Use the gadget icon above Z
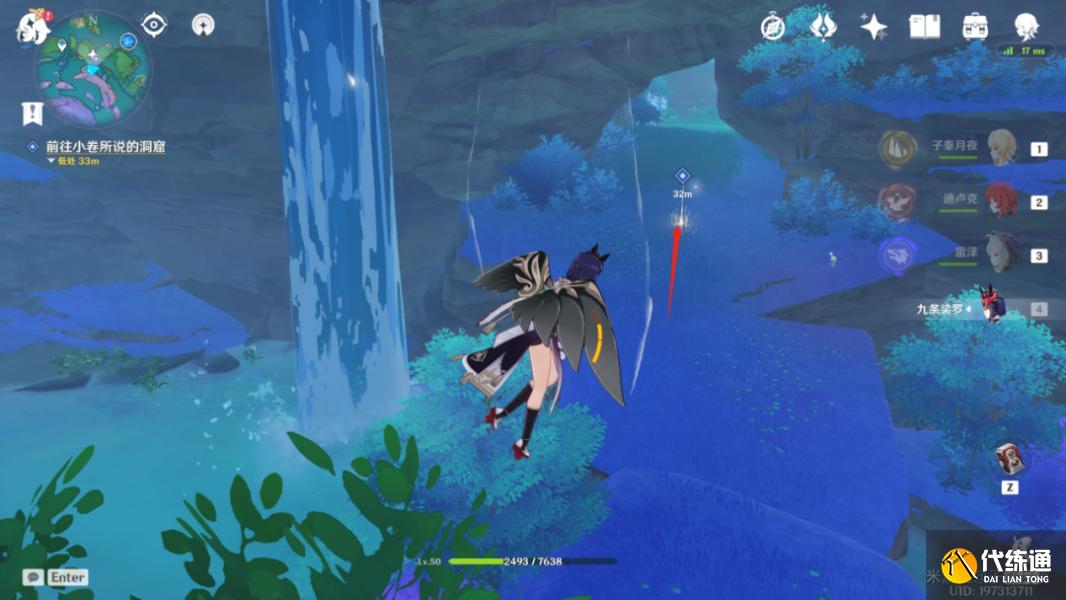The width and height of the screenshot is (1066, 600). click(x=1009, y=459)
